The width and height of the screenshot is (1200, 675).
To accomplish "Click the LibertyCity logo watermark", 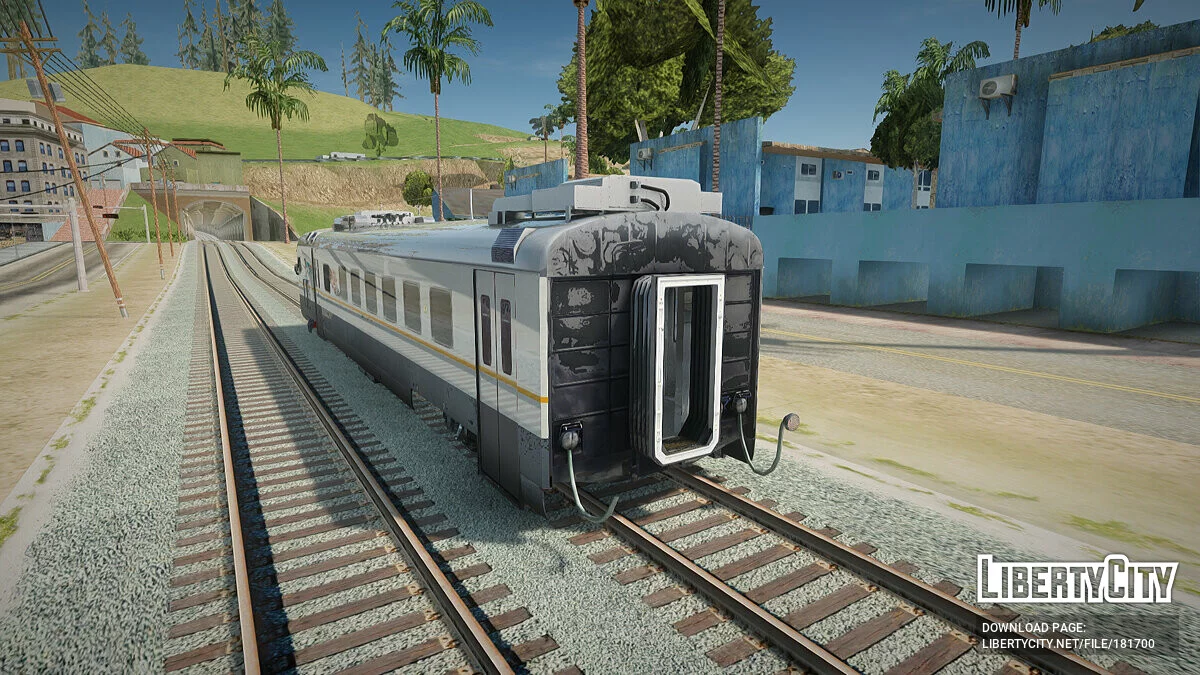I will coord(1077,581).
